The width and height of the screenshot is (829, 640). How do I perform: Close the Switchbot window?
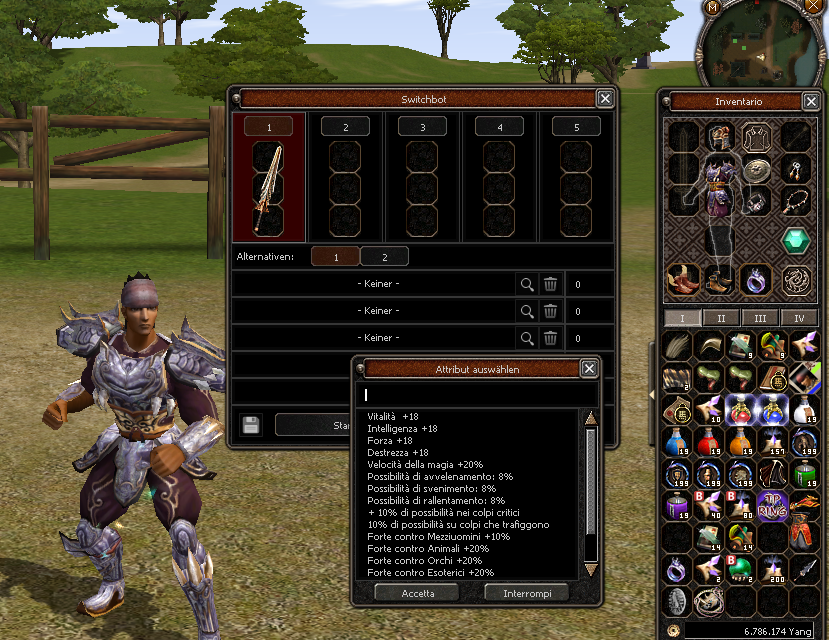tap(605, 98)
